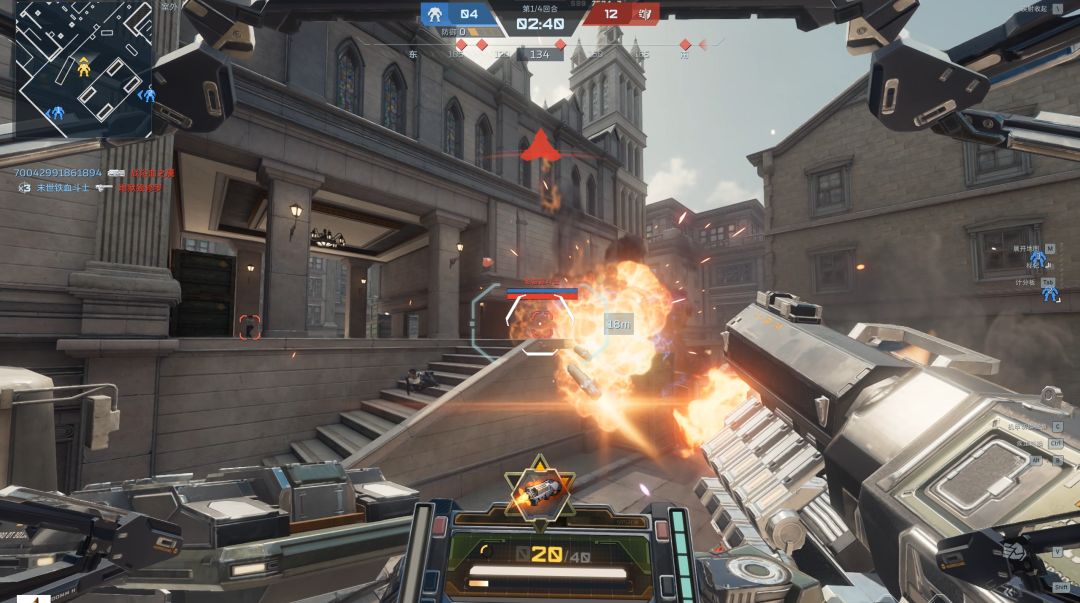
Task: Select the blue mech icon below expand-map label
Action: tap(1038, 259)
